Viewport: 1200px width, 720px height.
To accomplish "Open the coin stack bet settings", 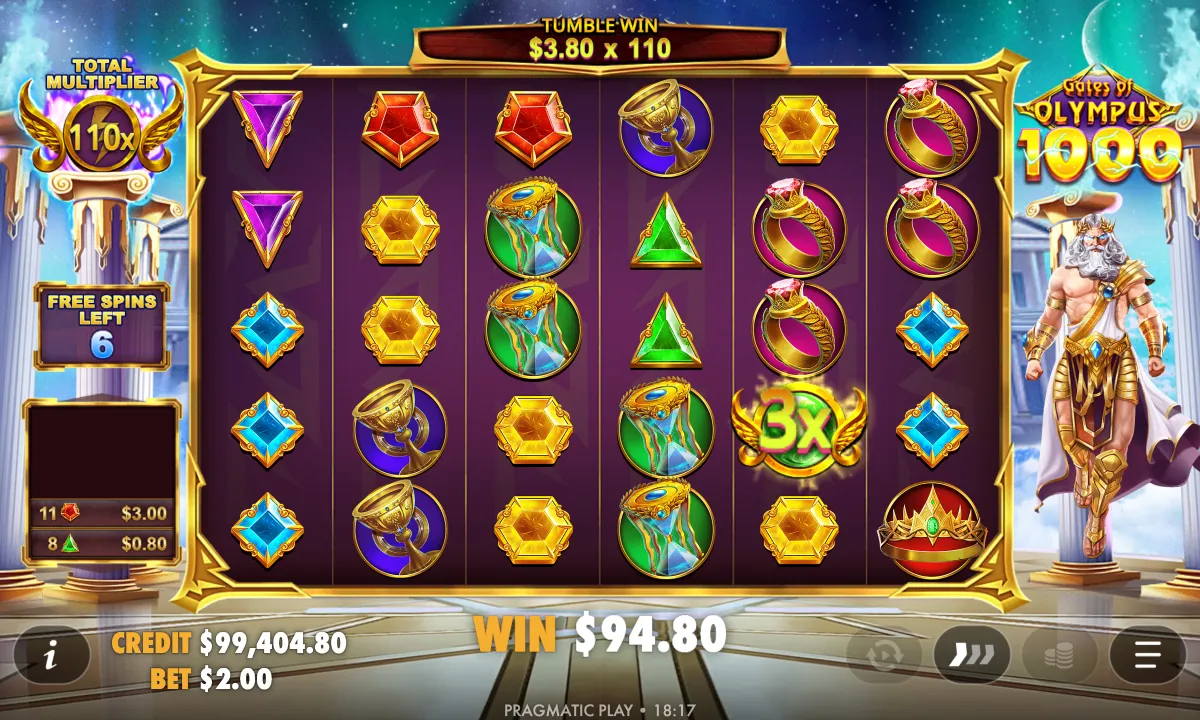I will 1059,656.
